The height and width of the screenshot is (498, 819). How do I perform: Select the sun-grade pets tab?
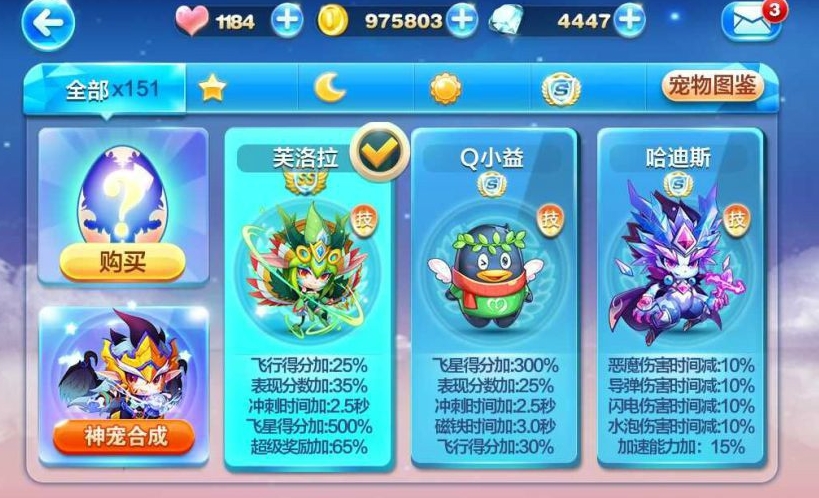pyautogui.click(x=445, y=89)
